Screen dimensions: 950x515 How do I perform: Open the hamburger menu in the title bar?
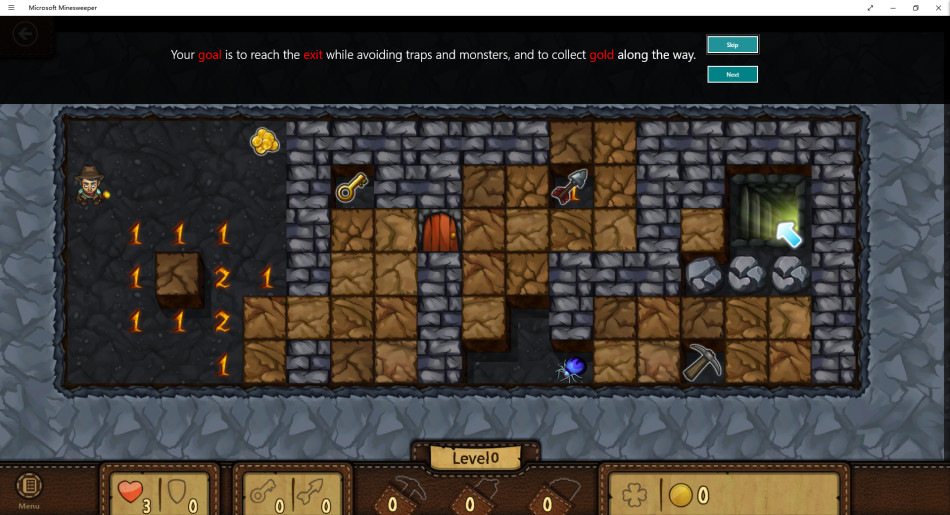click(11, 7)
